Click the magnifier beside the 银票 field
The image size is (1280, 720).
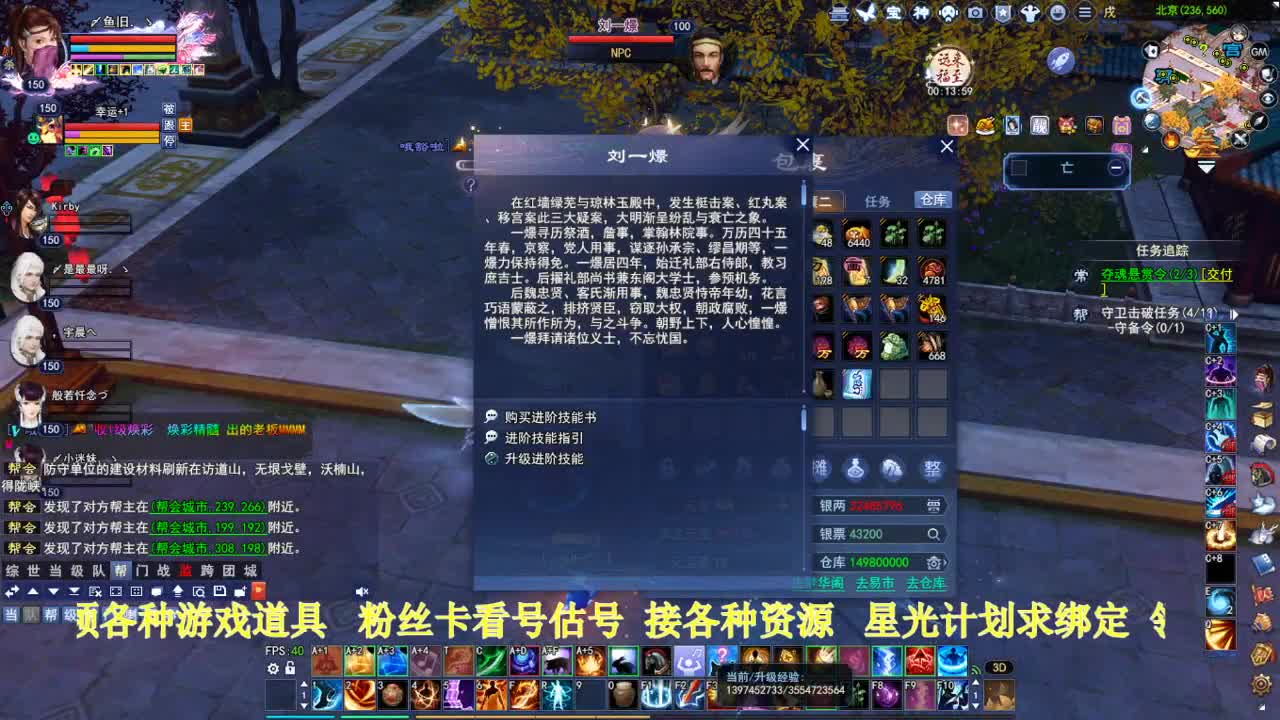pos(933,534)
